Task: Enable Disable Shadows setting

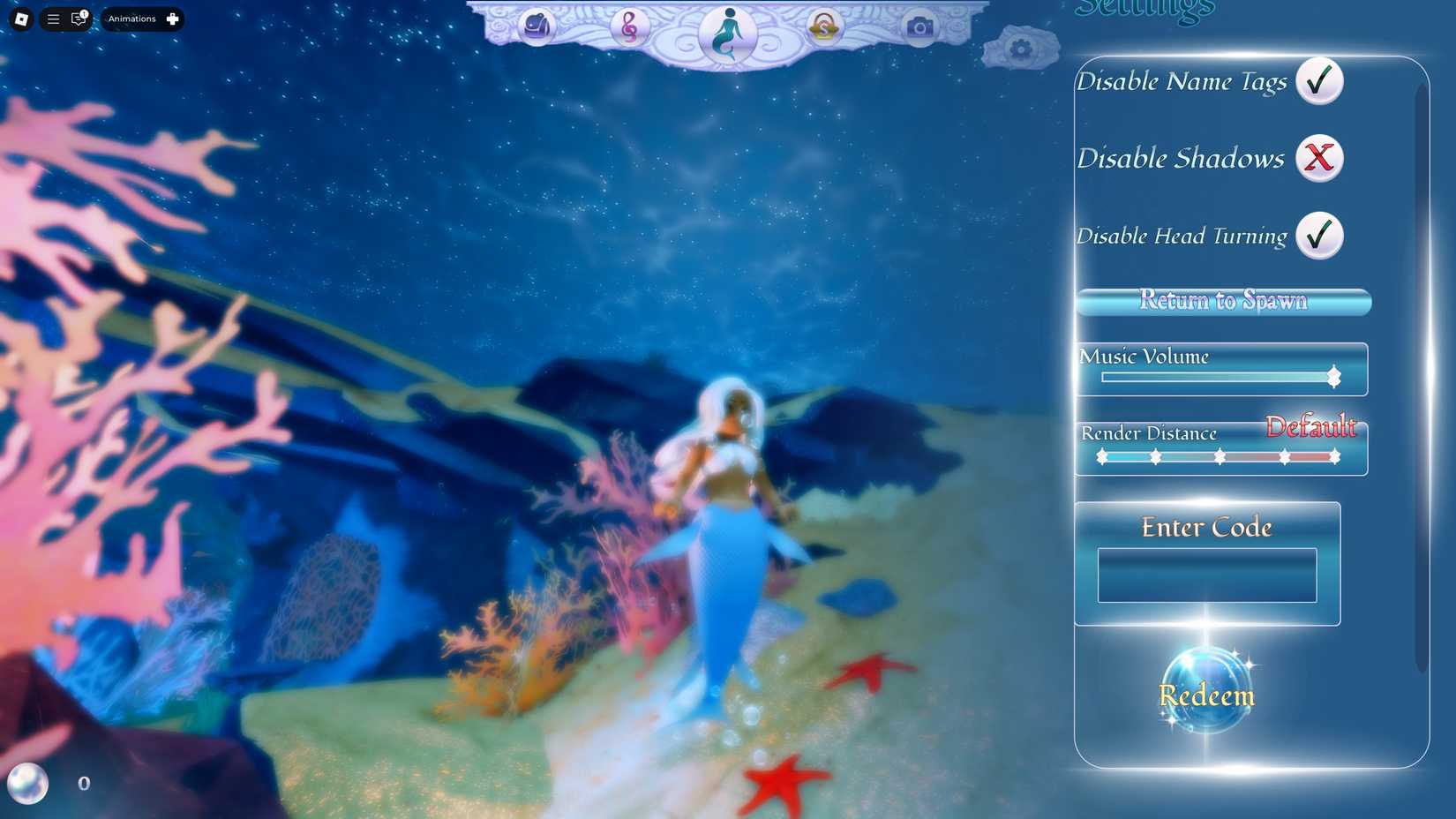Action: click(x=1319, y=159)
